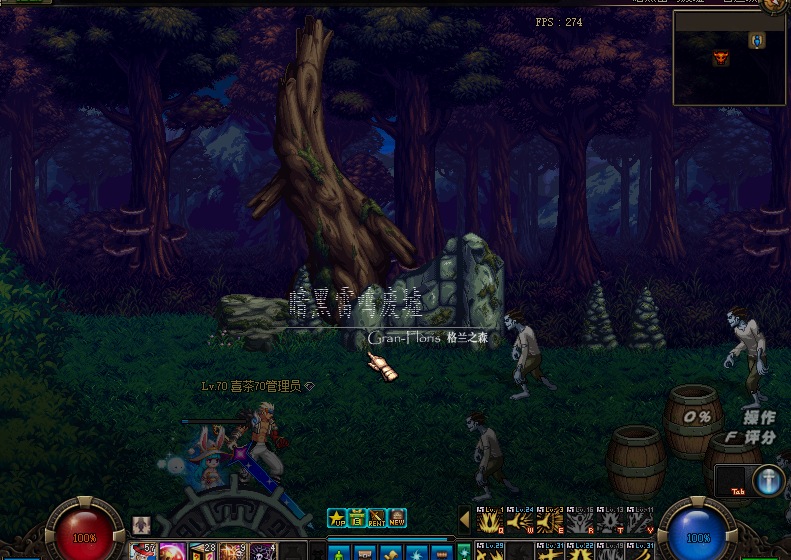Click the small character portrait icon

(x=141, y=525)
